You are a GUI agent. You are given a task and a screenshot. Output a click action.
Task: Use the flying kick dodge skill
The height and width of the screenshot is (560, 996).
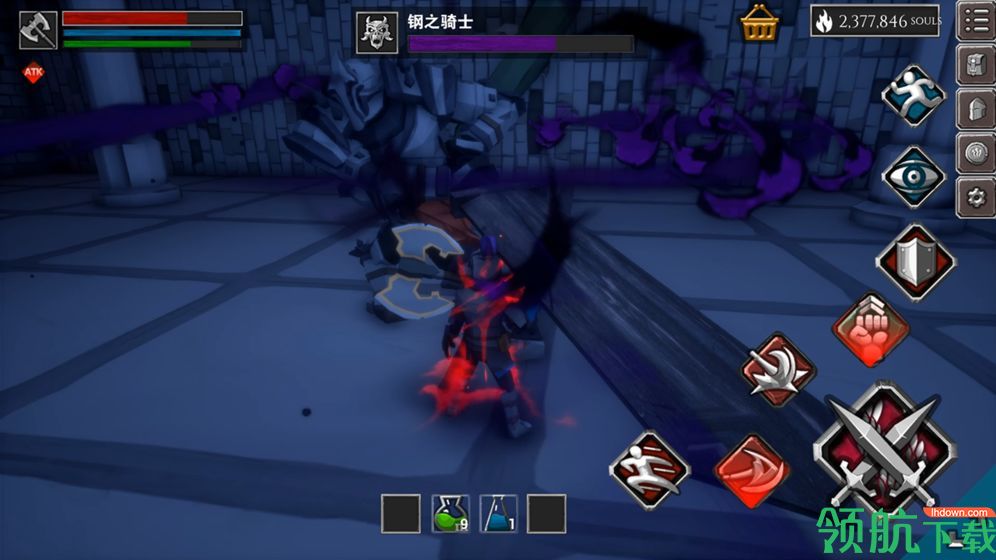(649, 467)
